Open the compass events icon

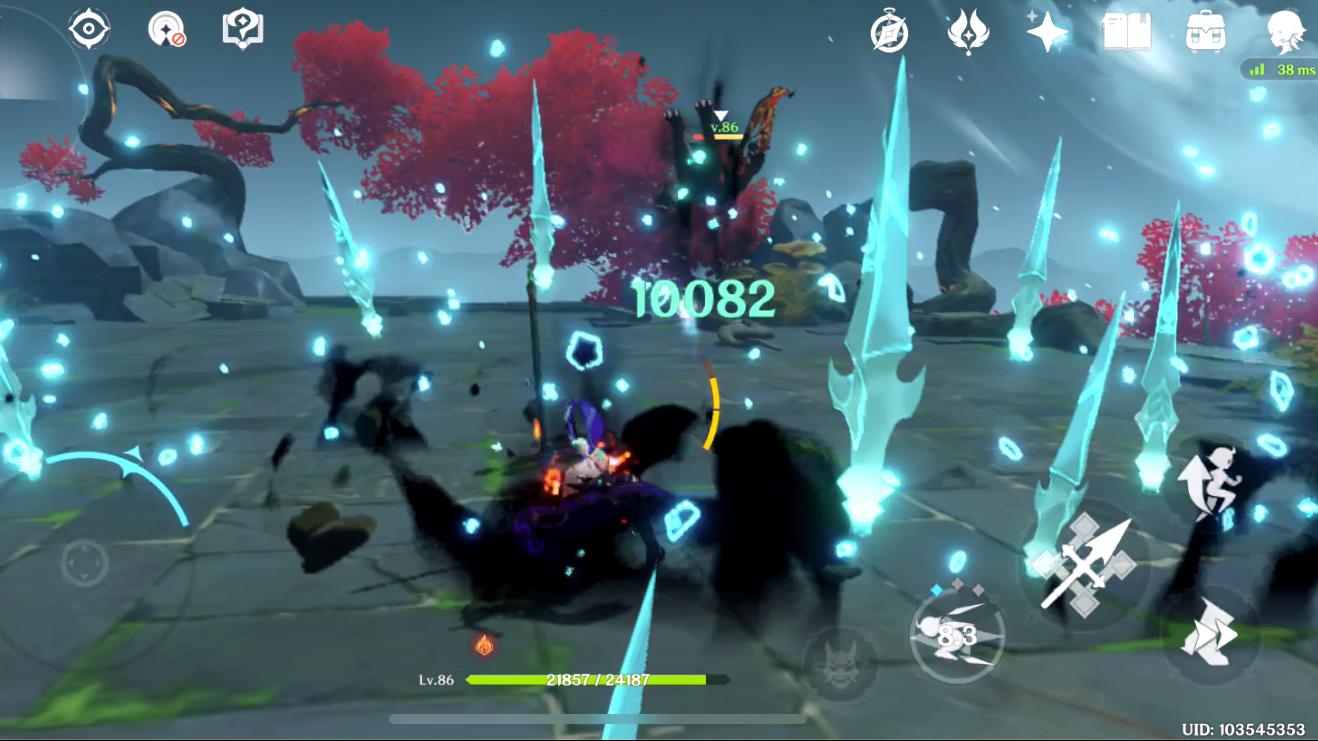pos(888,33)
